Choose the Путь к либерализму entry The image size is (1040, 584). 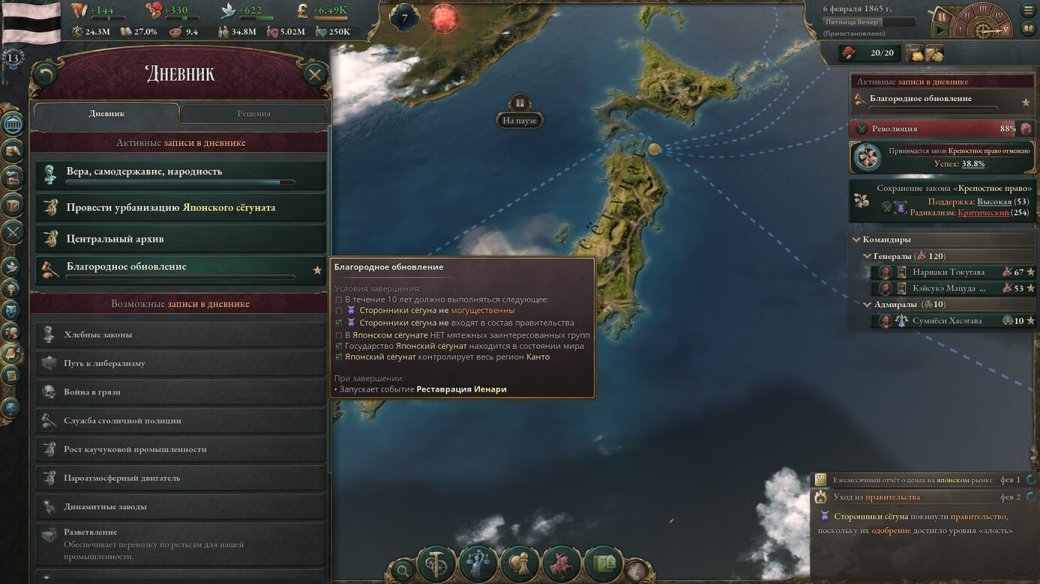(180, 363)
